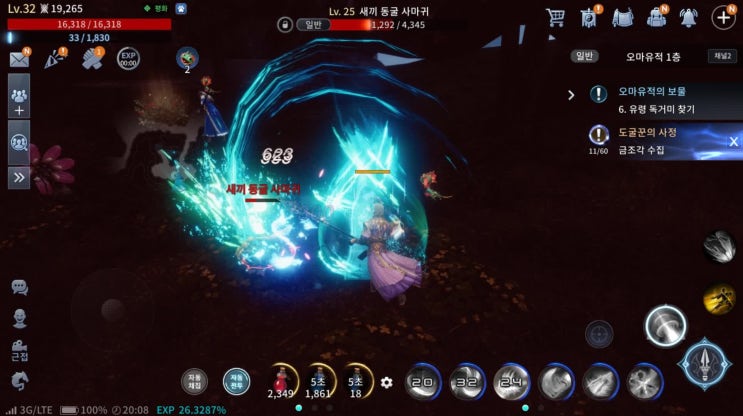The width and height of the screenshot is (743, 416).
Task: Use the red health potion slot
Action: pyautogui.click(x=280, y=380)
